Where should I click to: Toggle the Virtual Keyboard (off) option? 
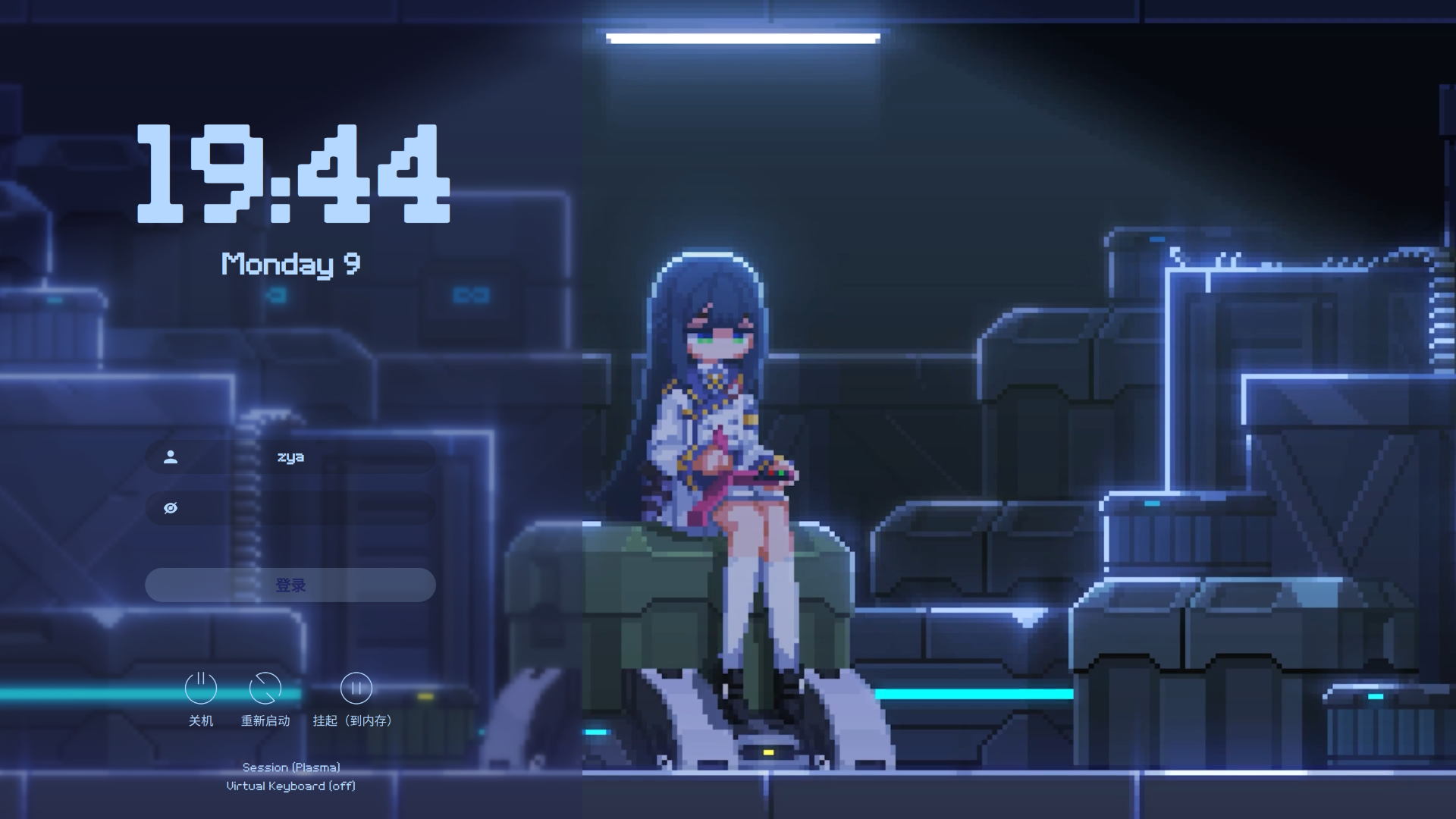[291, 786]
